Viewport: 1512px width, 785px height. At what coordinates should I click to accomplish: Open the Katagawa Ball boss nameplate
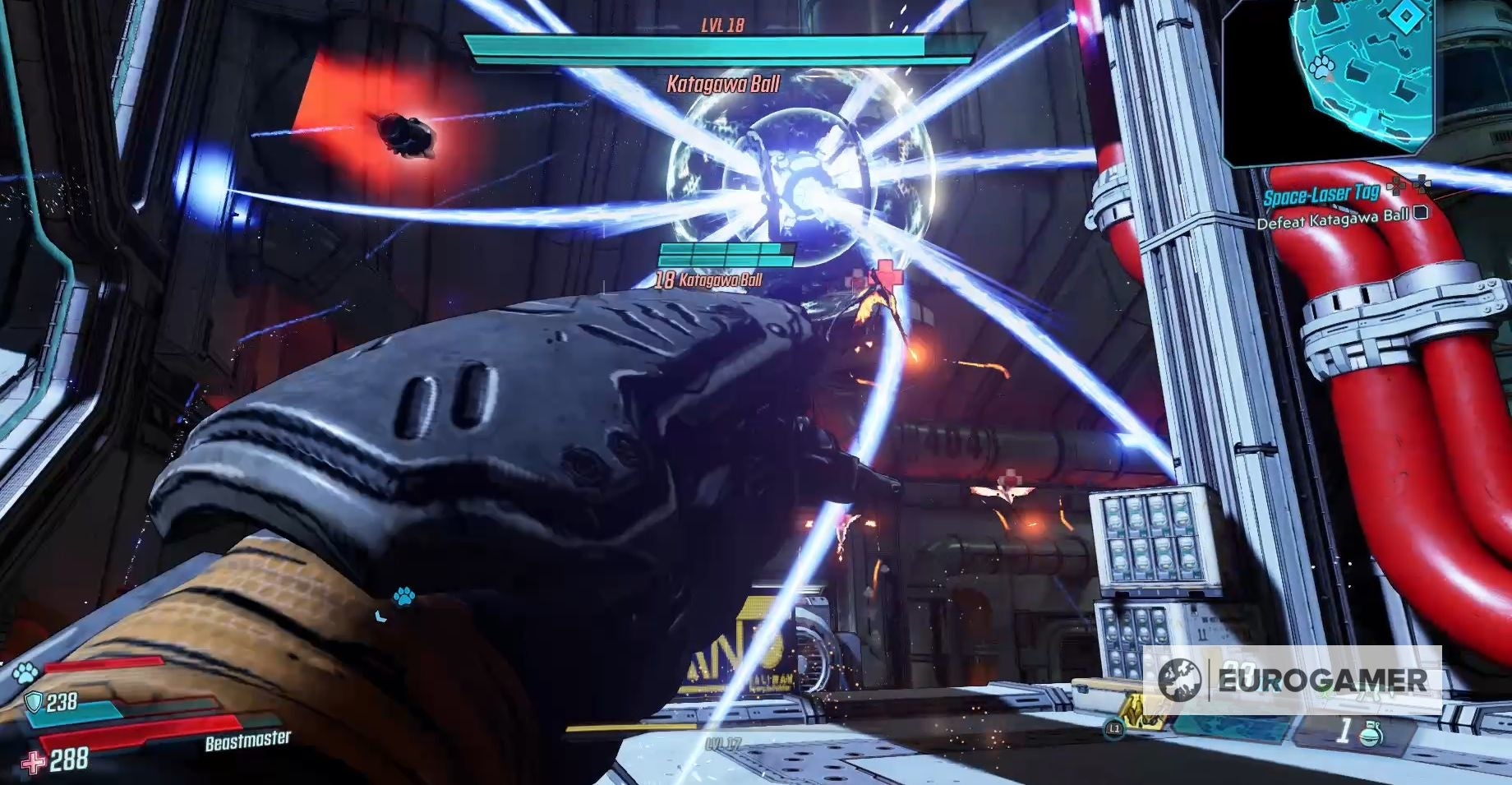click(721, 82)
